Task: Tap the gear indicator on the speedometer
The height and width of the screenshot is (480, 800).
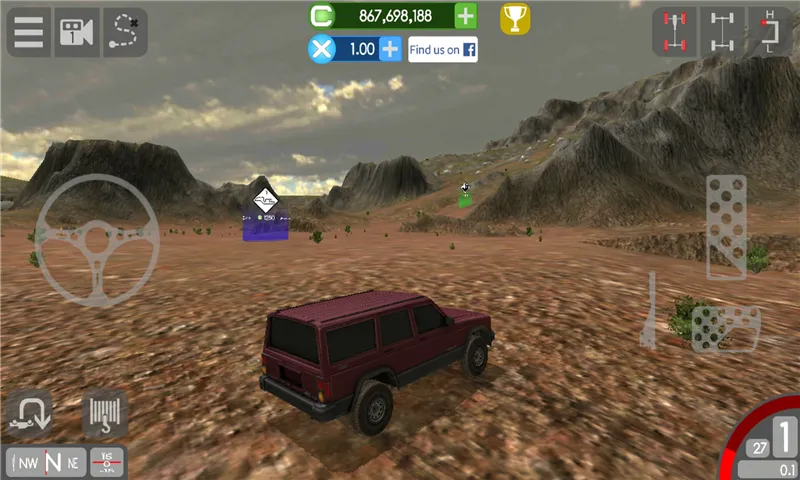Action: coord(785,438)
